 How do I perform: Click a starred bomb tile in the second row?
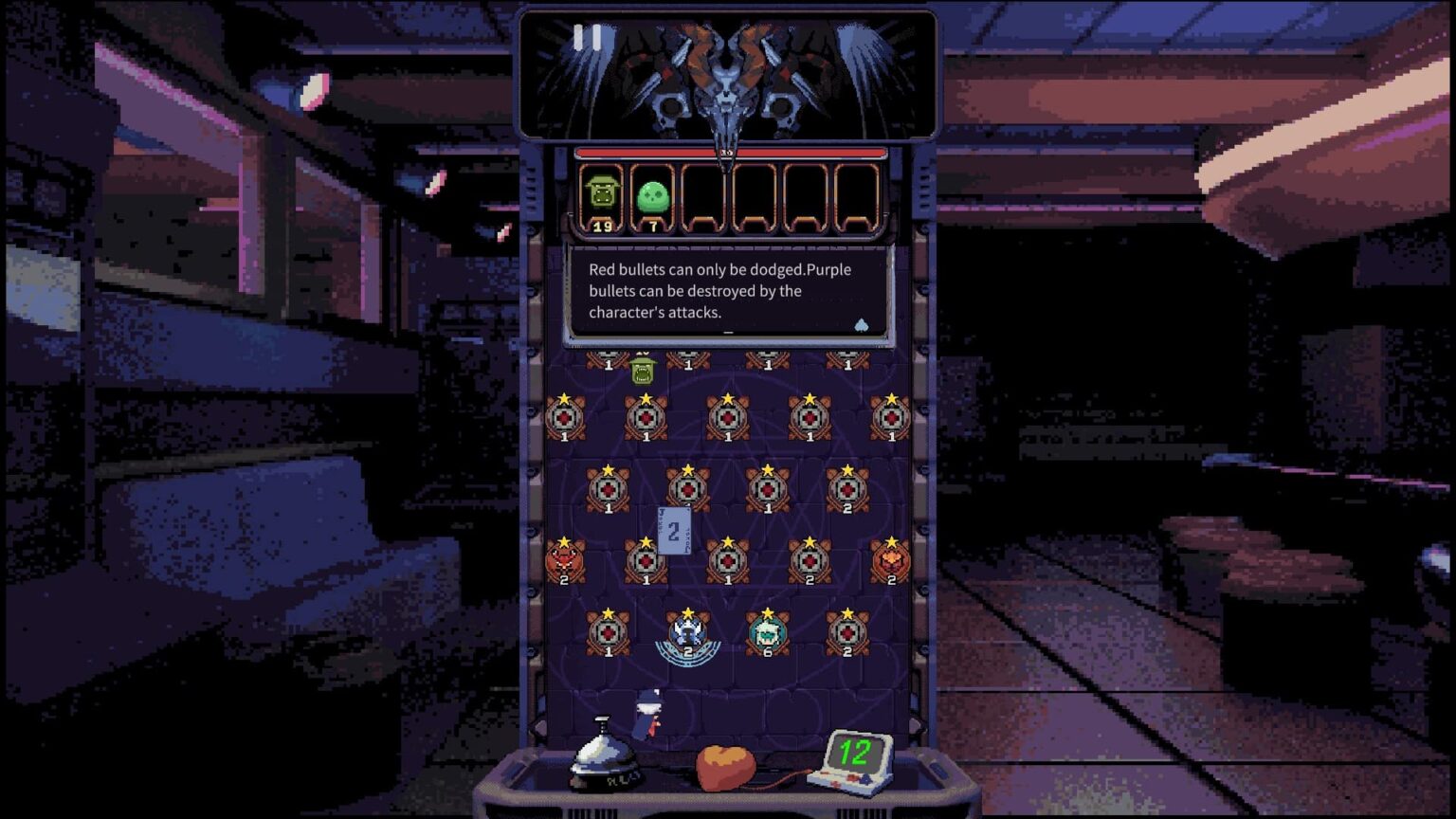[646, 414]
